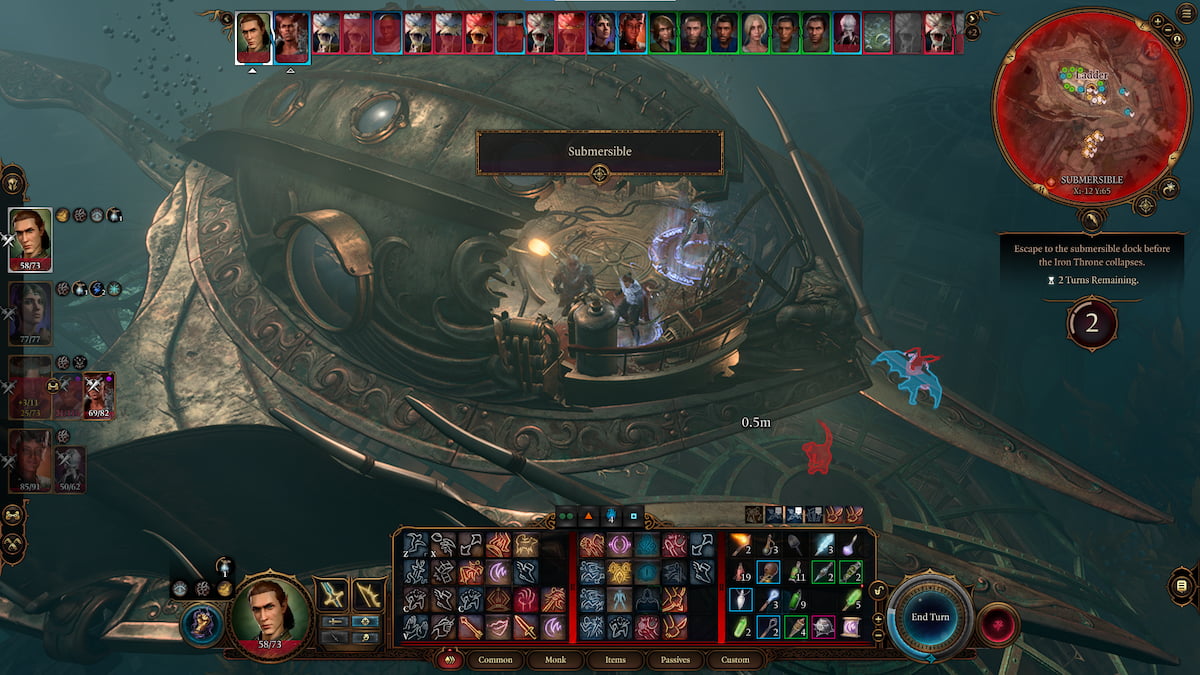Choose the ranged bow weapon set slot

click(369, 596)
